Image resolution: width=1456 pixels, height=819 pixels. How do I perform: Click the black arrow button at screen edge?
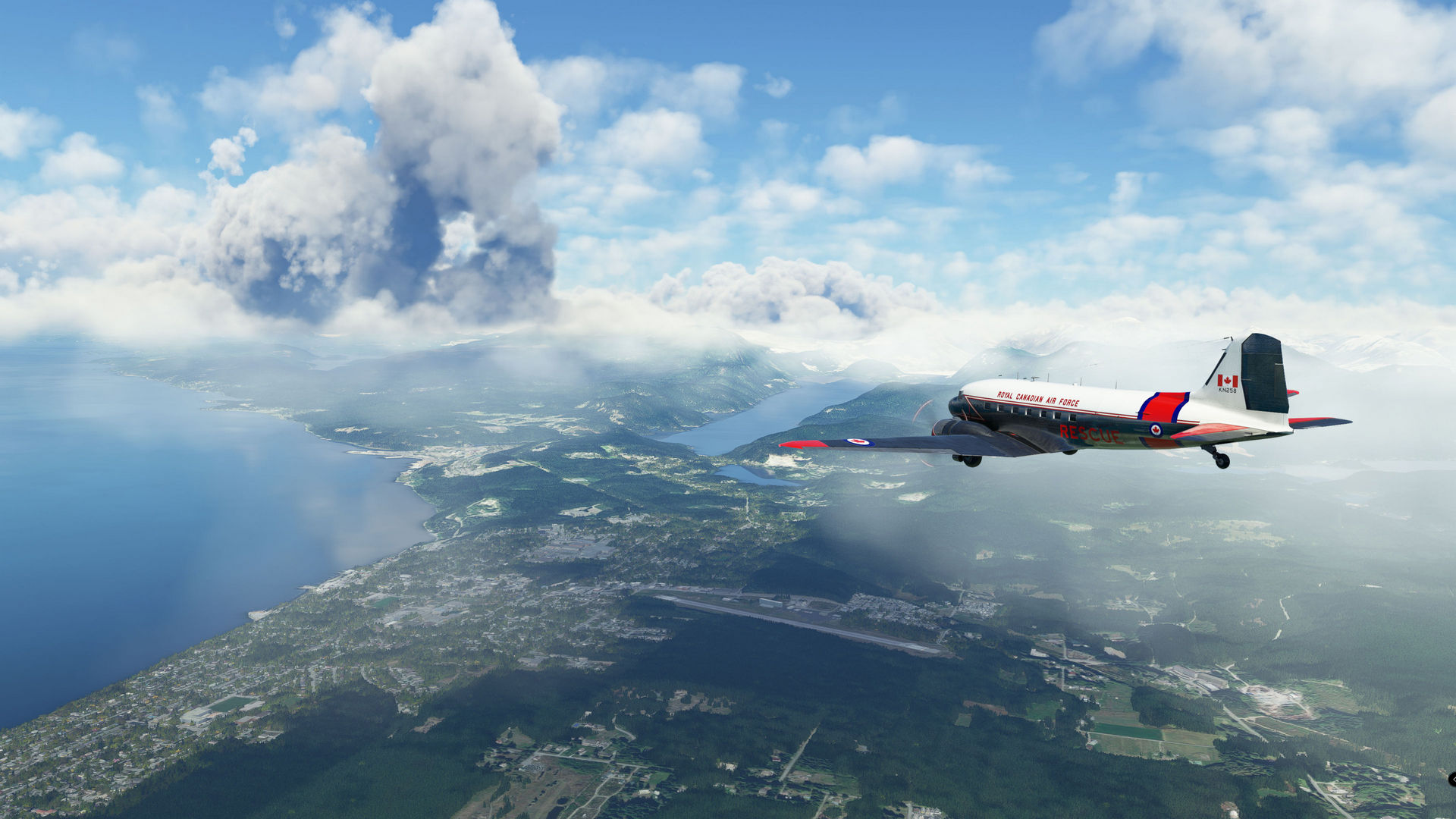(1451, 779)
